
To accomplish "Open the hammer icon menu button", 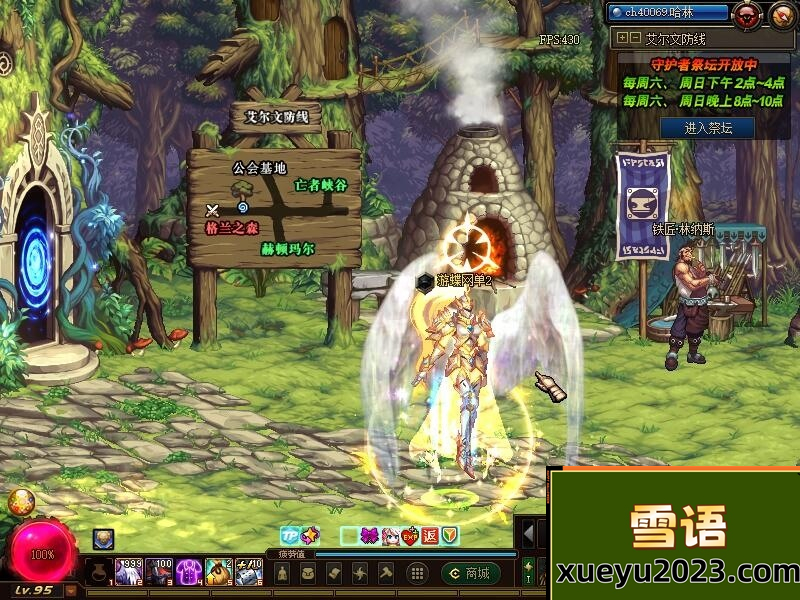I will point(385,573).
